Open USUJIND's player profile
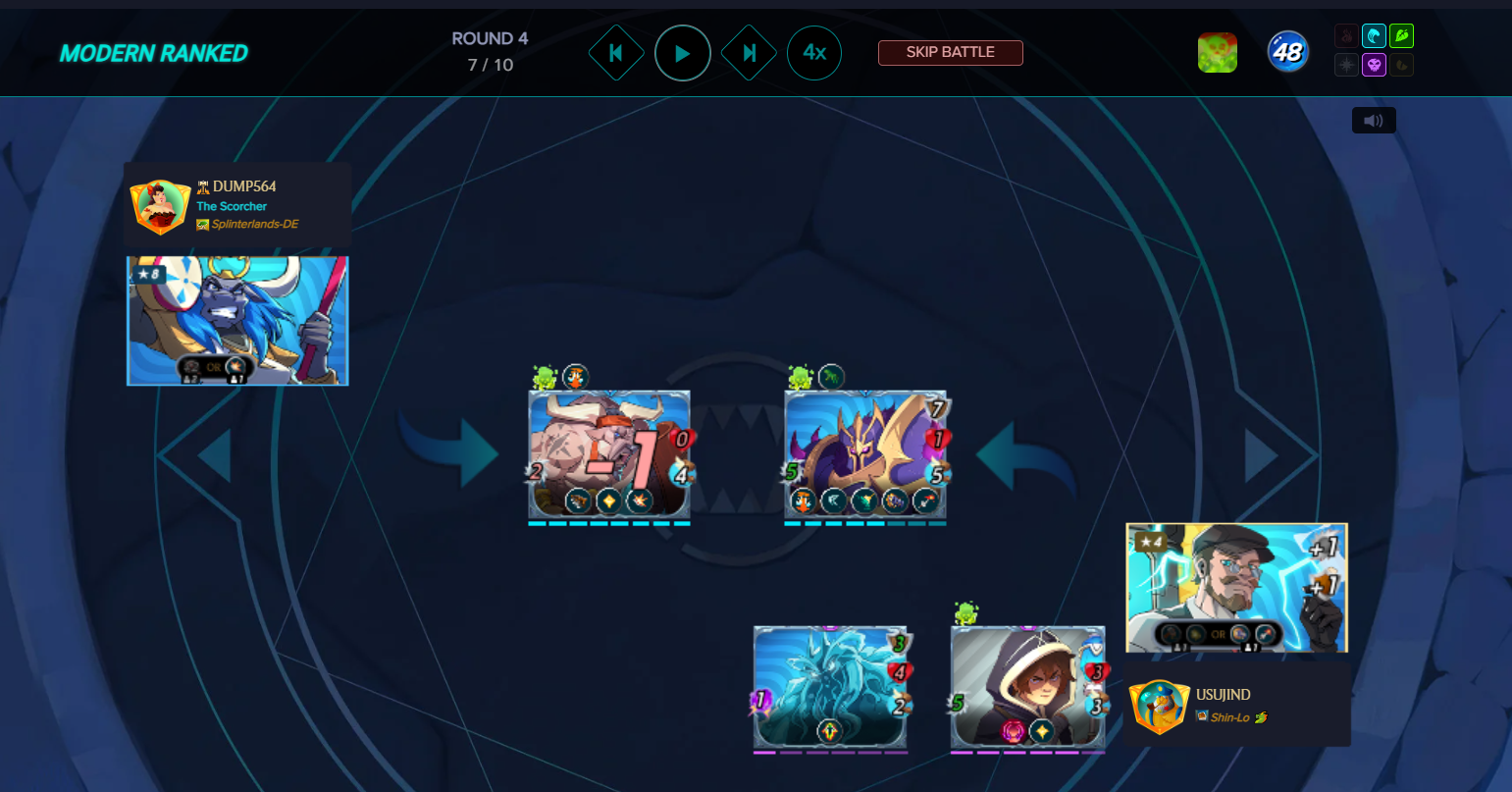The width and height of the screenshot is (1512, 792). [1223, 695]
